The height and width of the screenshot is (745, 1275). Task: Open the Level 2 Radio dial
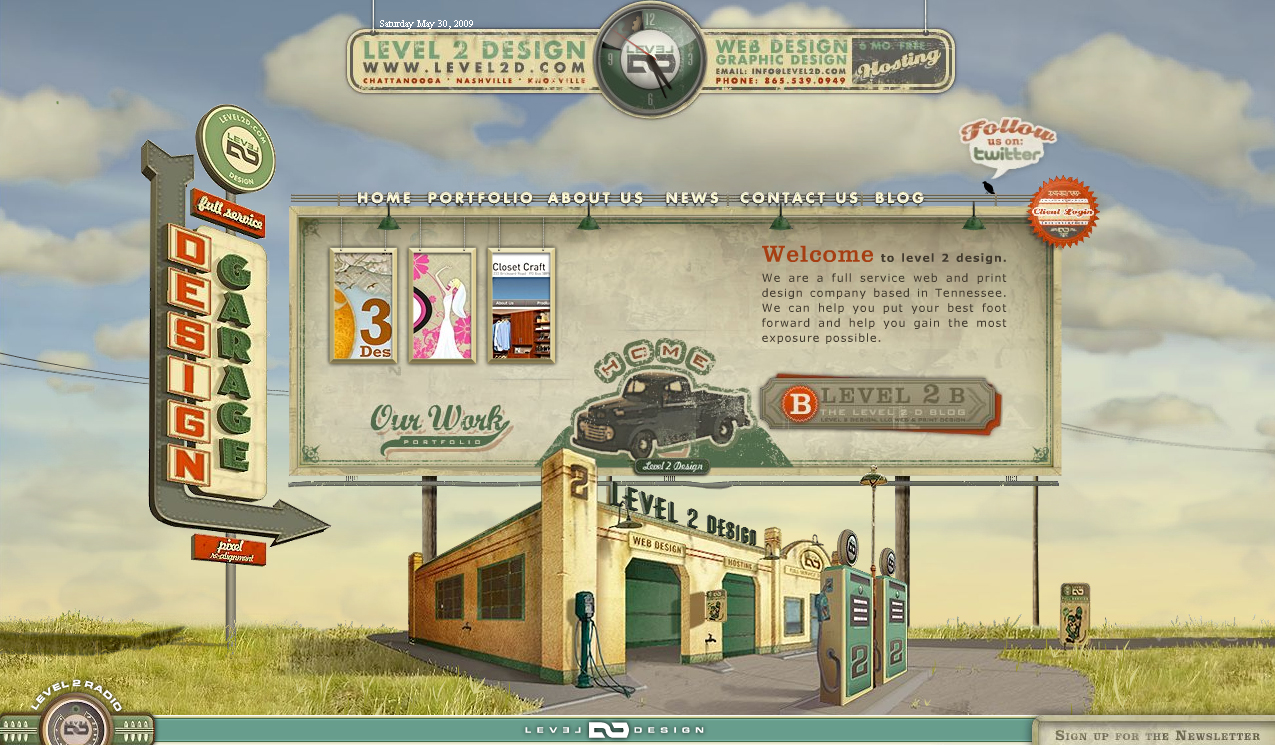pyautogui.click(x=76, y=720)
